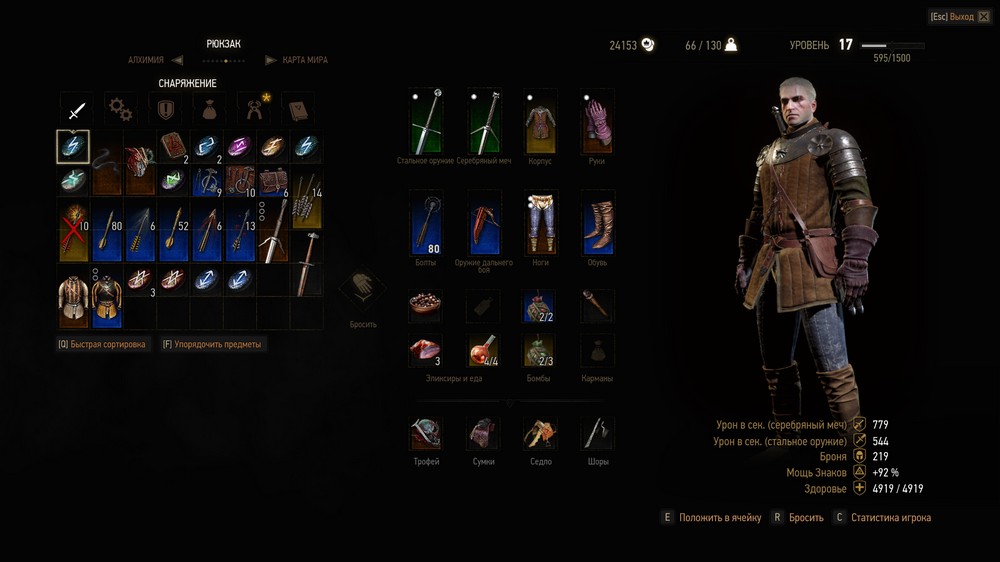Open the starred alchemy ingredients tab
This screenshot has height=562, width=1000.
click(x=253, y=107)
